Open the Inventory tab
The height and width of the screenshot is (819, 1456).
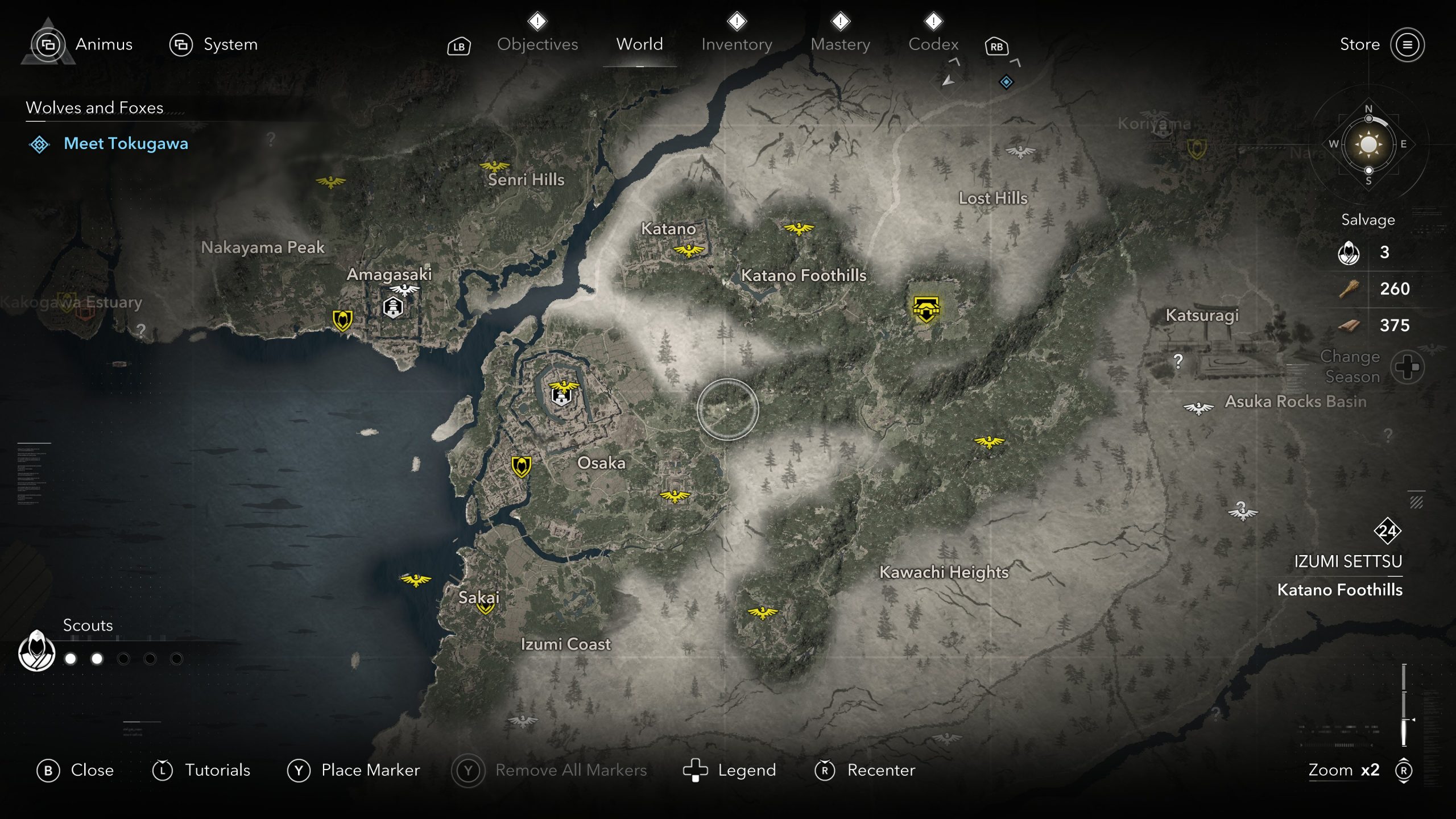tap(737, 44)
